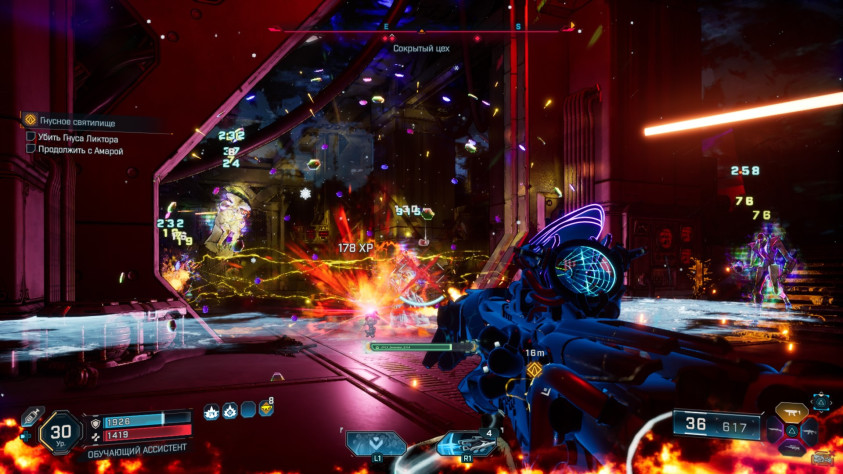Viewport: 843px width, 474px height.
Task: Activate the L1 action skill
Action: pos(376,444)
